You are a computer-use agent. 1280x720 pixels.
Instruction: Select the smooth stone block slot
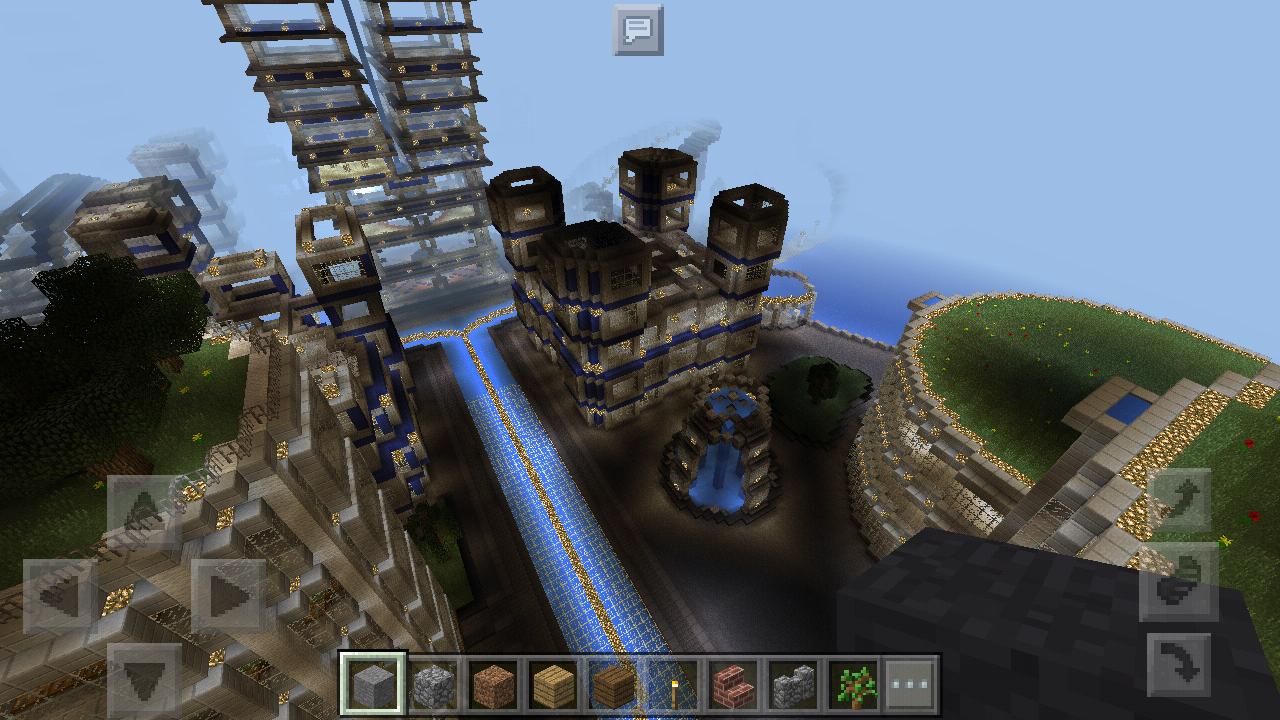(373, 685)
